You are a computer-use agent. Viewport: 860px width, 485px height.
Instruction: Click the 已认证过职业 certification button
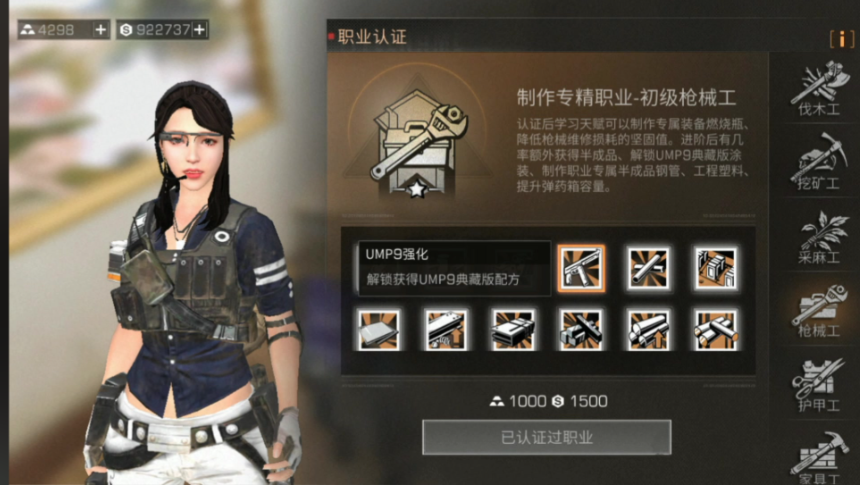click(546, 437)
